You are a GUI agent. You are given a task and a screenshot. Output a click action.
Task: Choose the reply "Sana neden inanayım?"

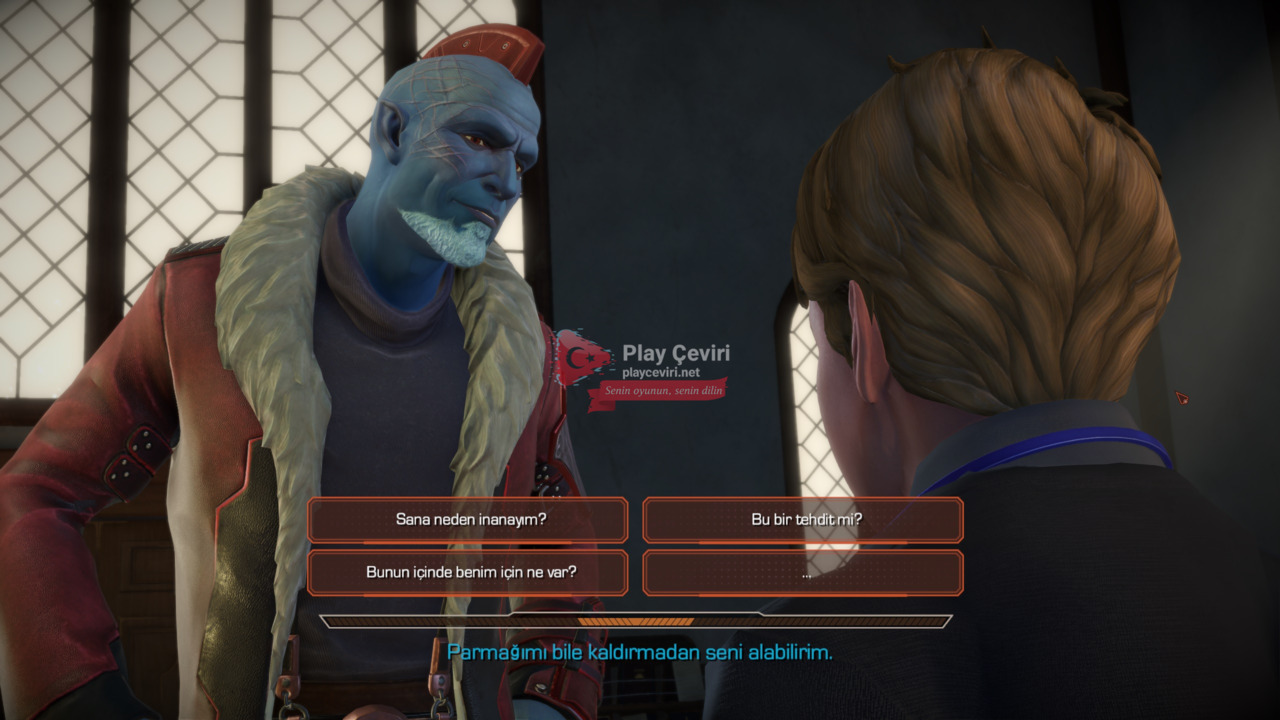pyautogui.click(x=468, y=520)
